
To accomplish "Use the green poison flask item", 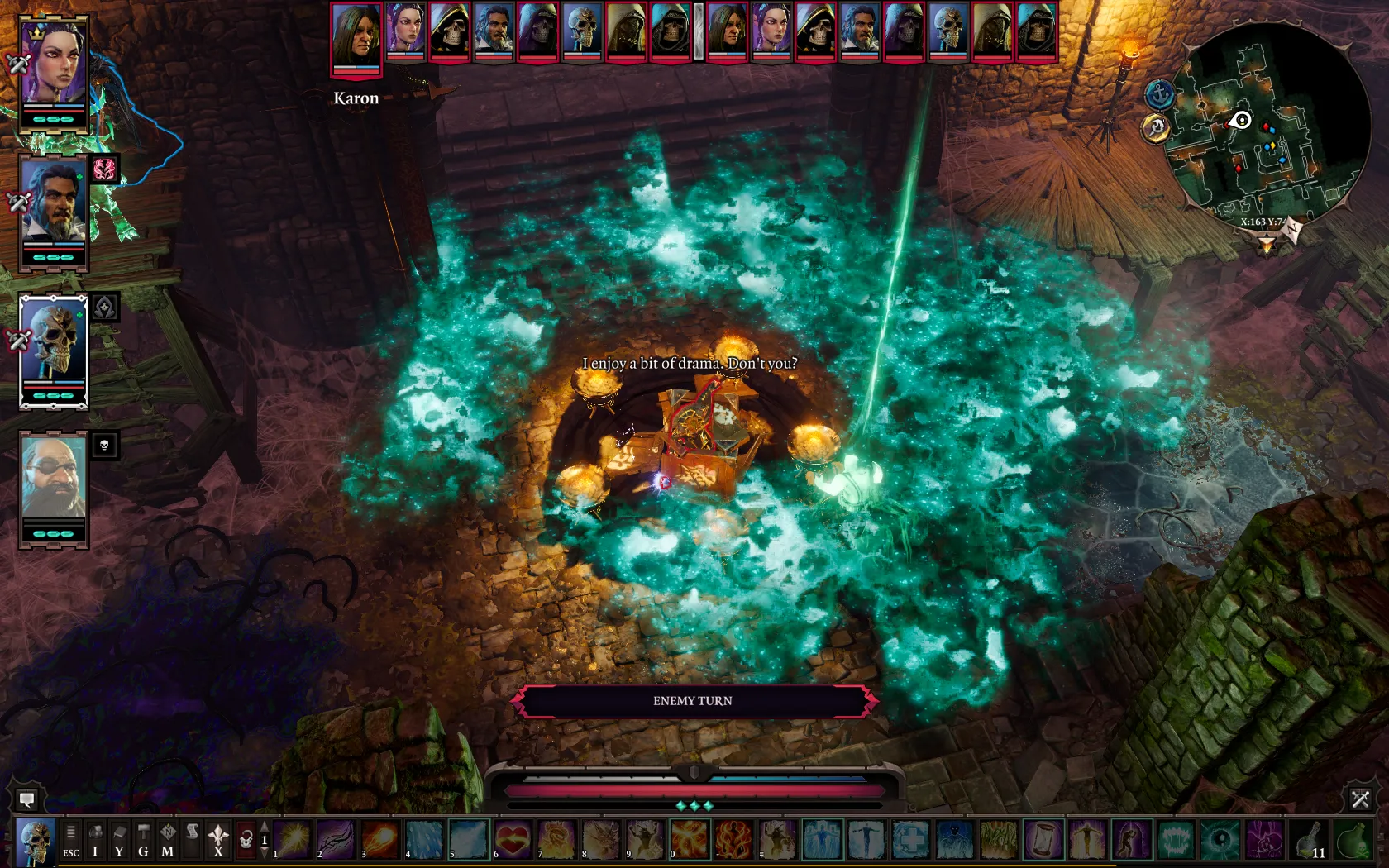I will click(1353, 839).
